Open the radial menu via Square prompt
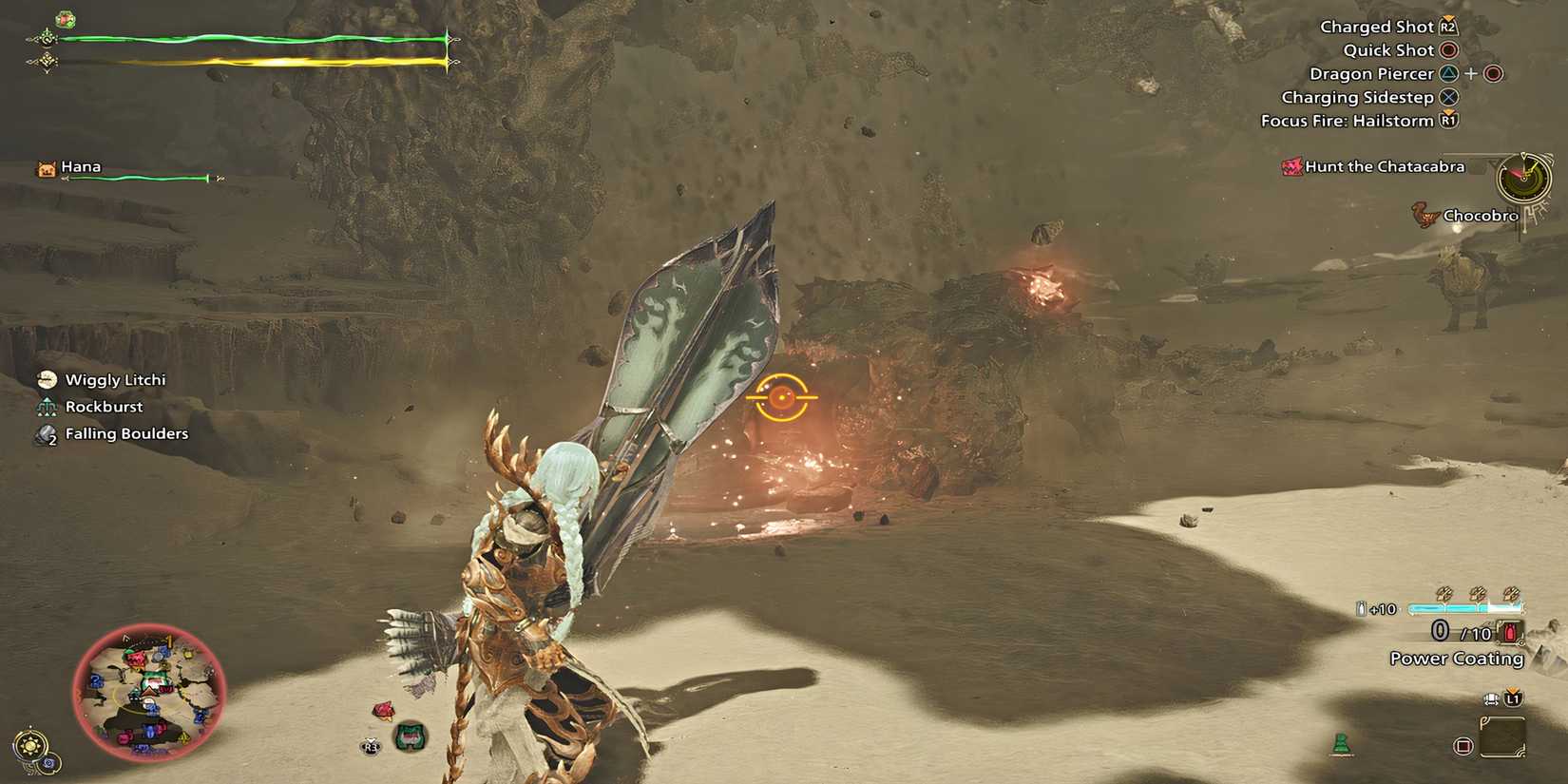This screenshot has height=784, width=1568. (1463, 745)
